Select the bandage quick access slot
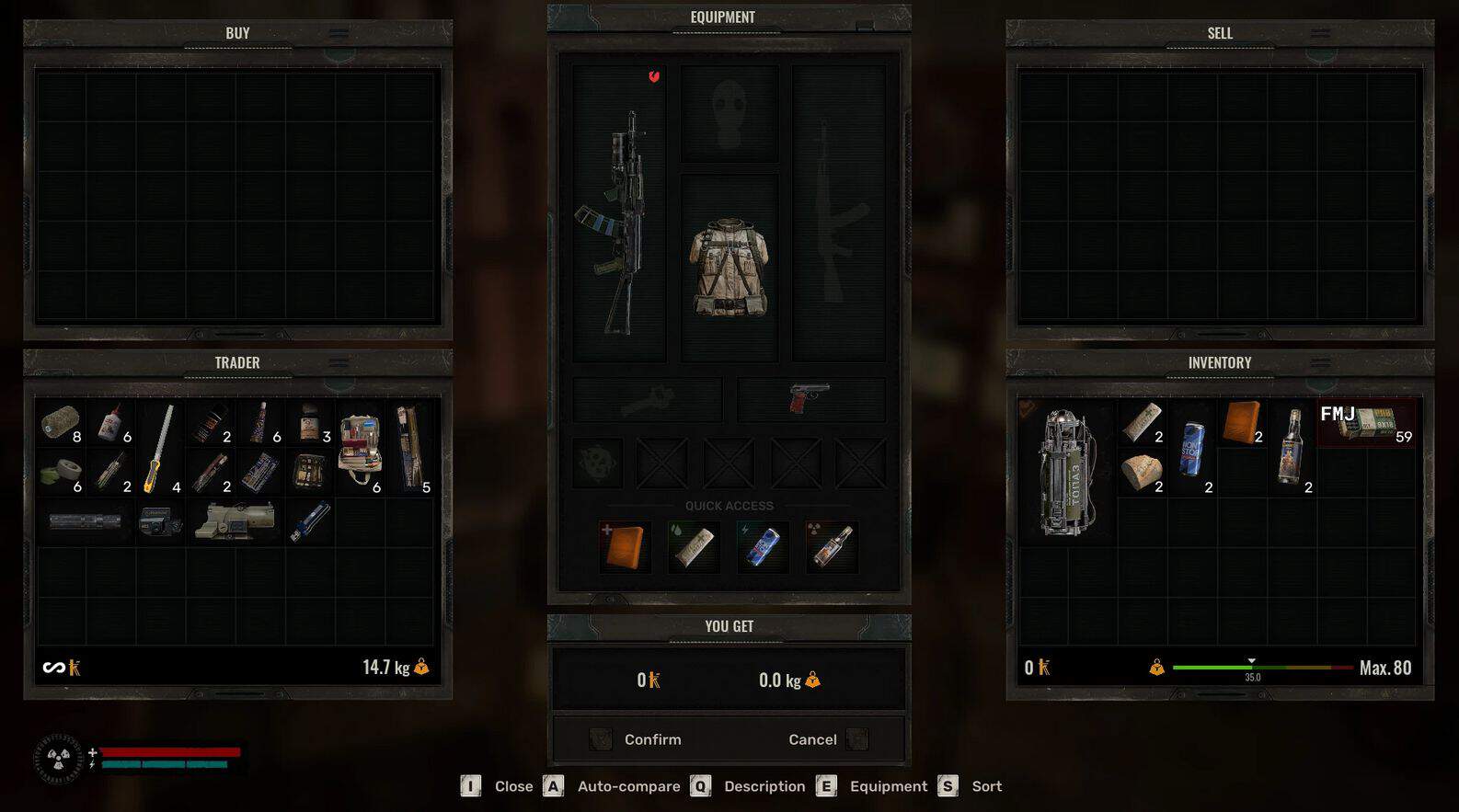 [694, 547]
